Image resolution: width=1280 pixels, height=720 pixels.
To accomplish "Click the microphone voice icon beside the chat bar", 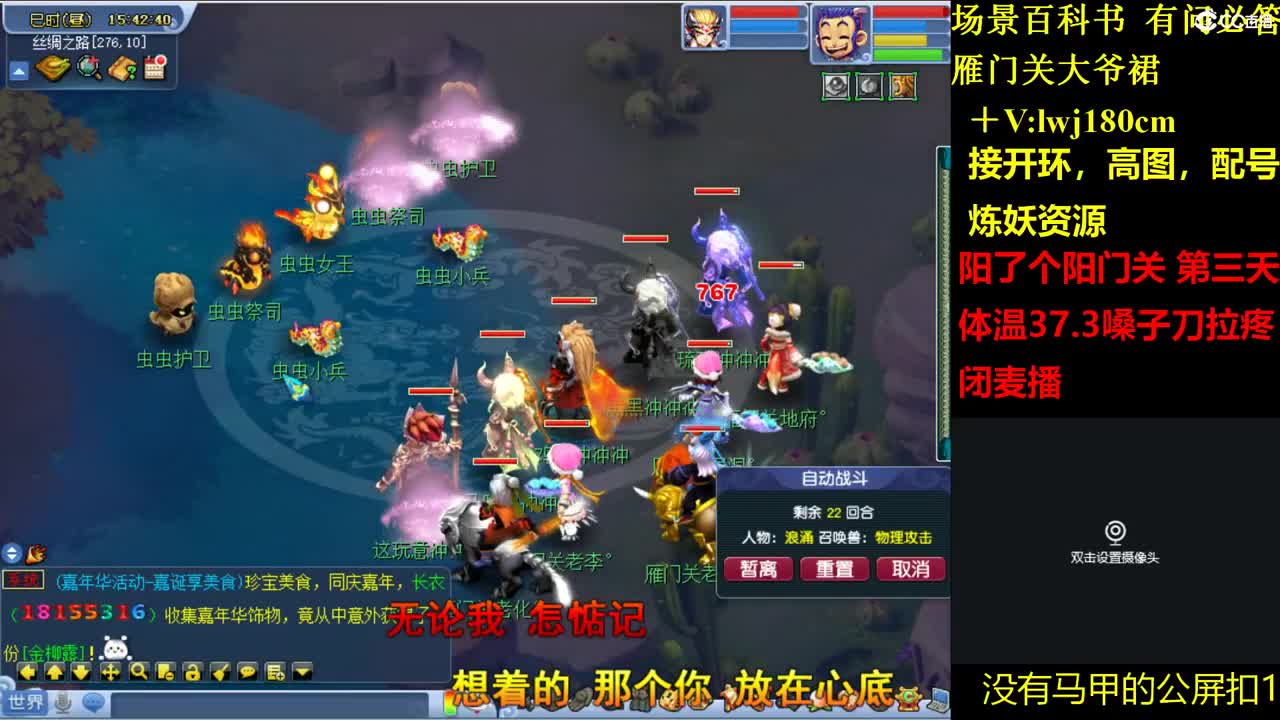I will coord(62,704).
